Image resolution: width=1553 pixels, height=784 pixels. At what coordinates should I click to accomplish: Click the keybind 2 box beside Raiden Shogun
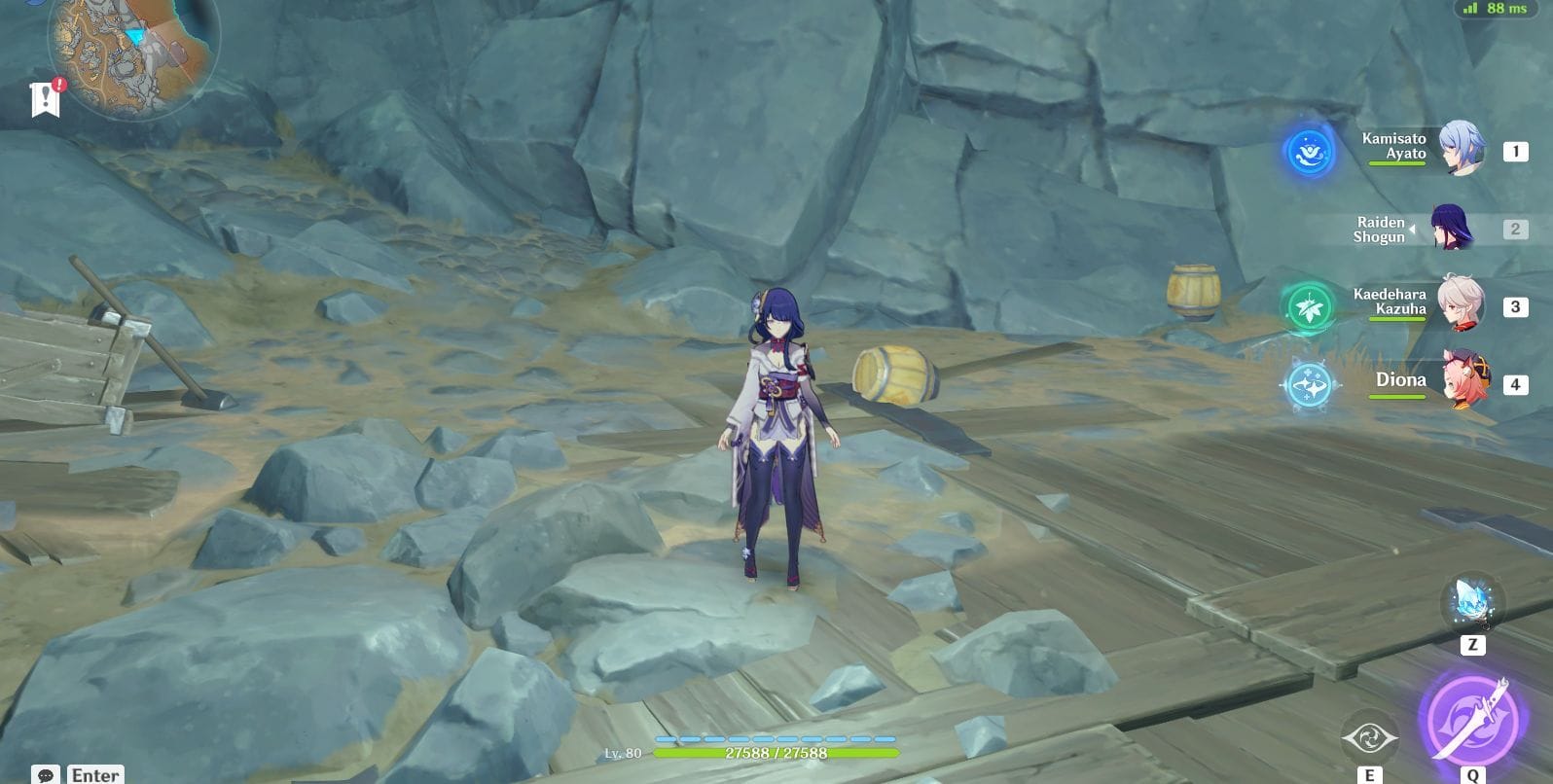[1514, 230]
